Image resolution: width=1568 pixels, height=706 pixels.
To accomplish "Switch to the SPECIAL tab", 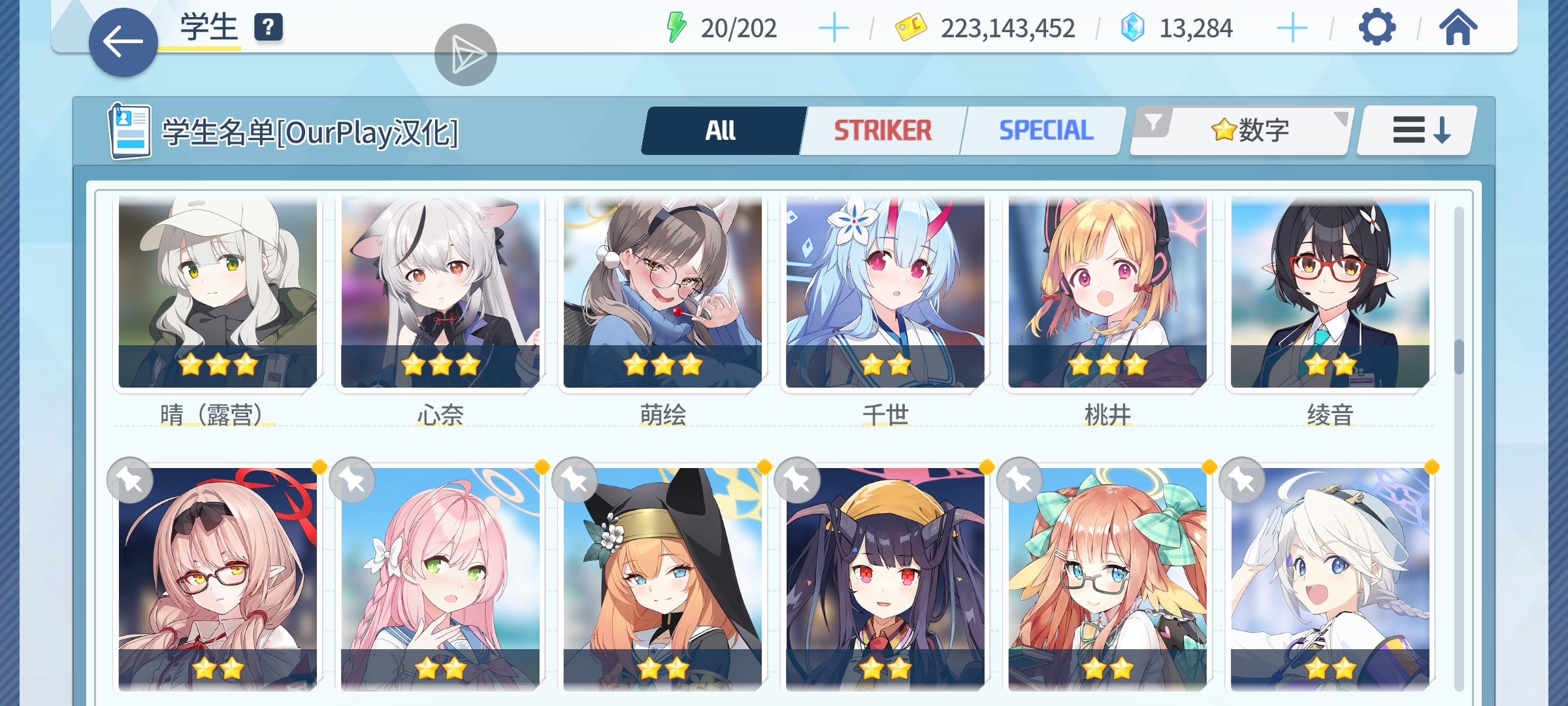I will (1045, 131).
